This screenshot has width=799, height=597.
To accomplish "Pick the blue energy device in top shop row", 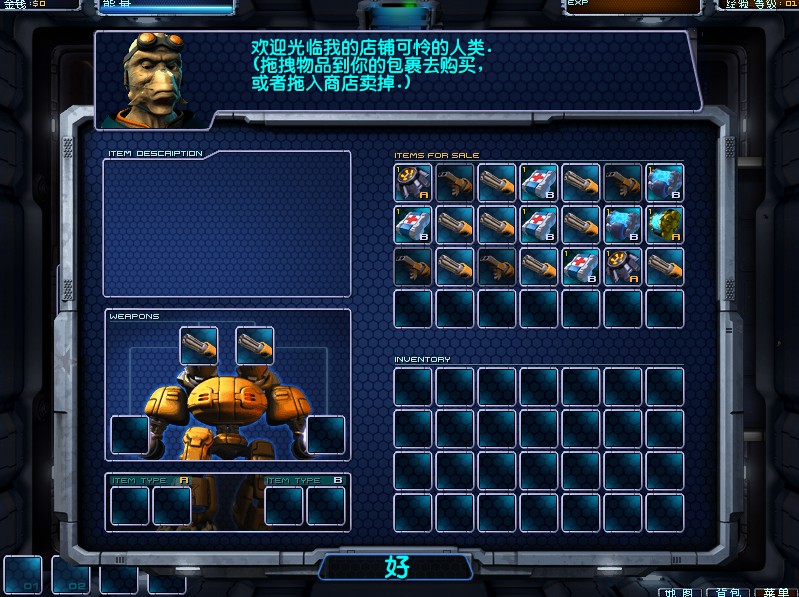I will click(x=664, y=183).
